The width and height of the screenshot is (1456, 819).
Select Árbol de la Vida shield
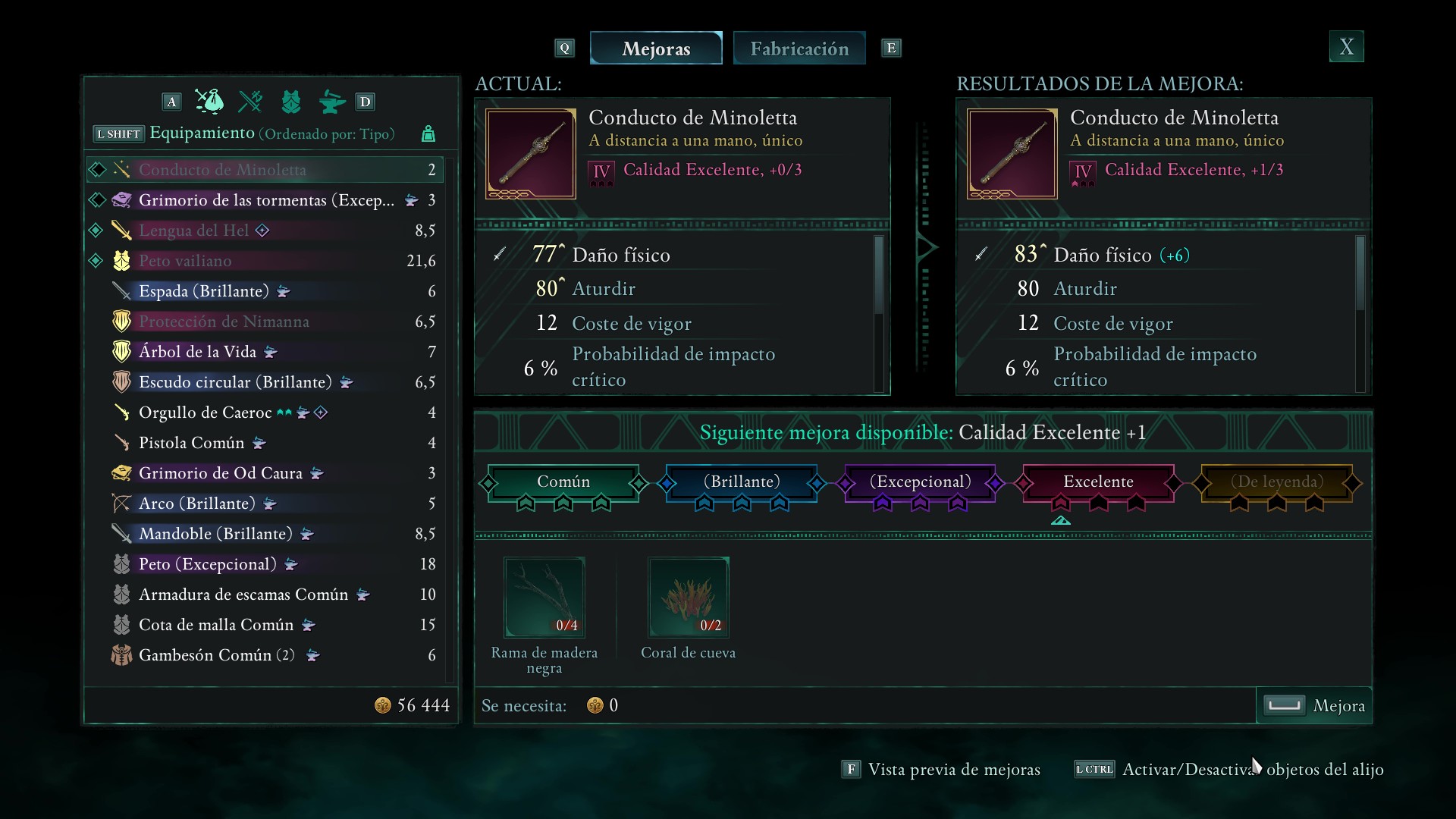coord(197,352)
